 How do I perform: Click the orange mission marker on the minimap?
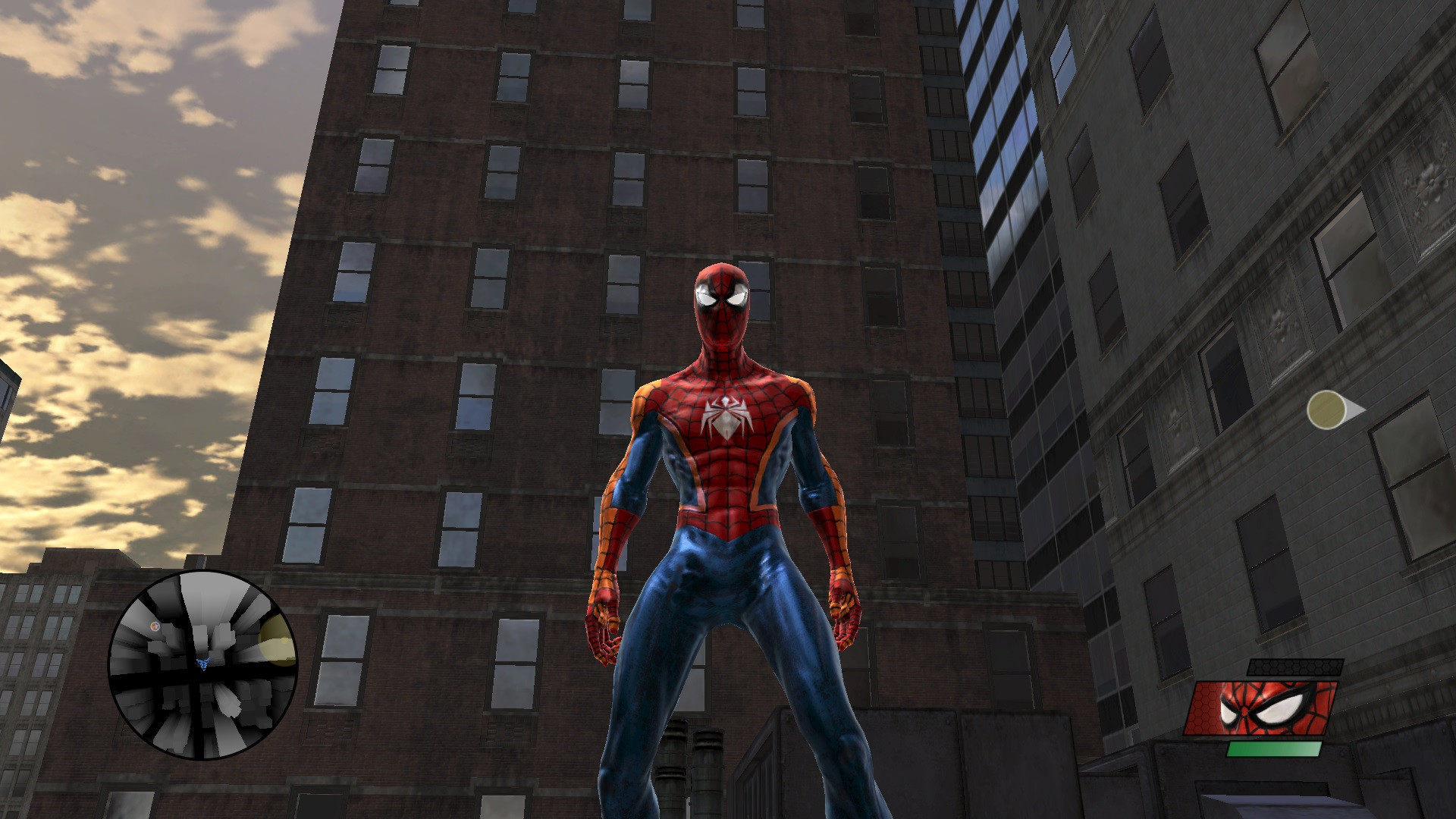[x=155, y=626]
